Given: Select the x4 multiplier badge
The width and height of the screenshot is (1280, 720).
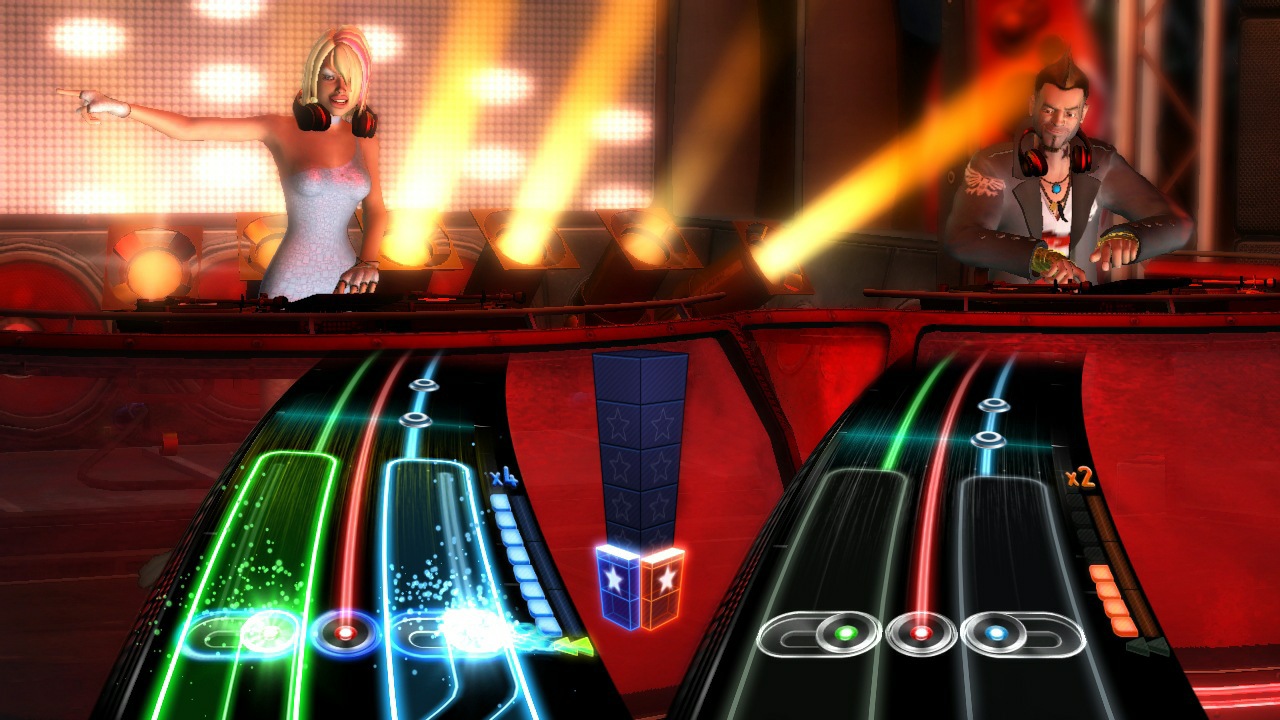Looking at the screenshot, I should 505,479.
